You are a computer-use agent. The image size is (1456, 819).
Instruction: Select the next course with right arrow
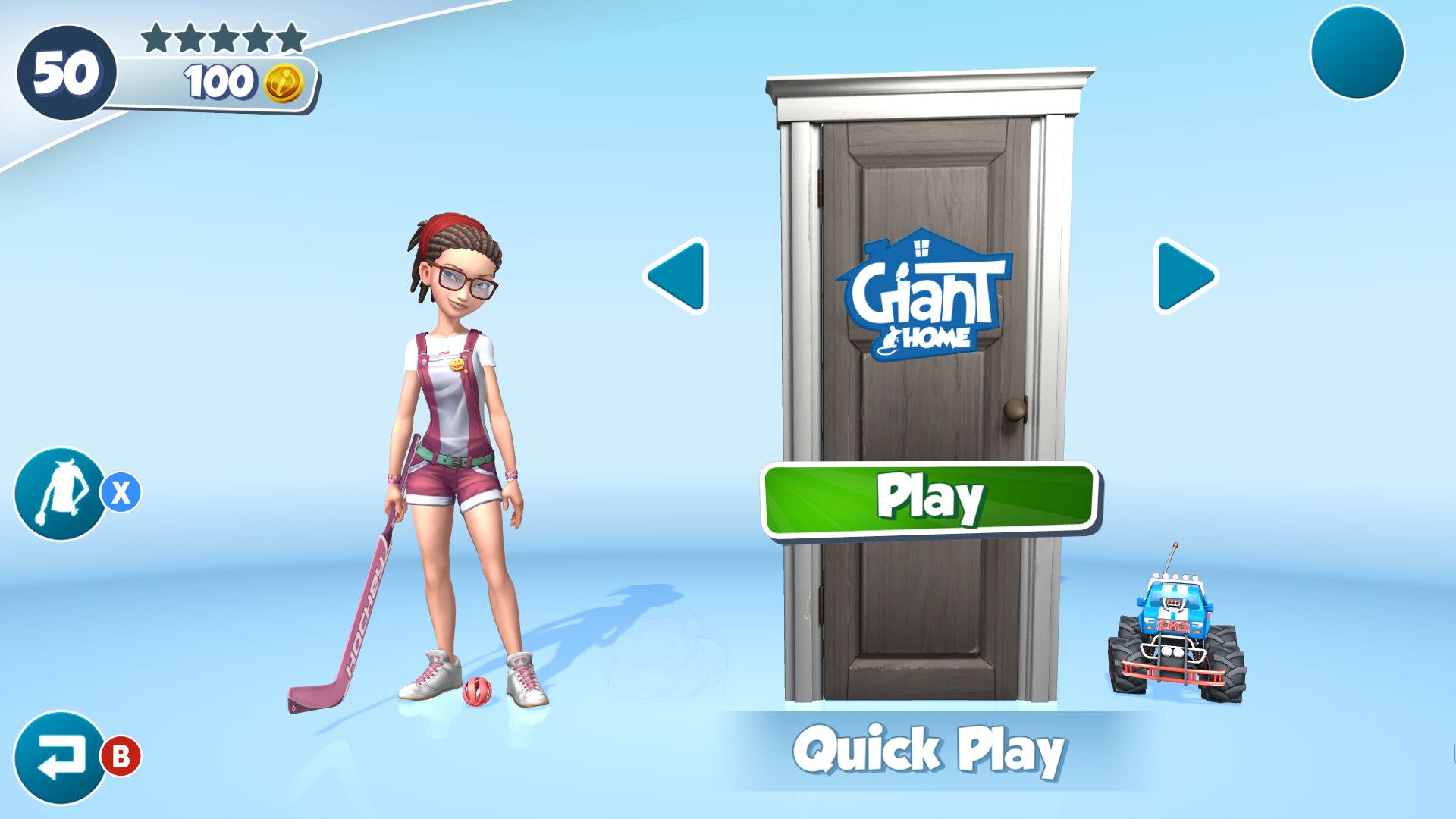click(1185, 276)
